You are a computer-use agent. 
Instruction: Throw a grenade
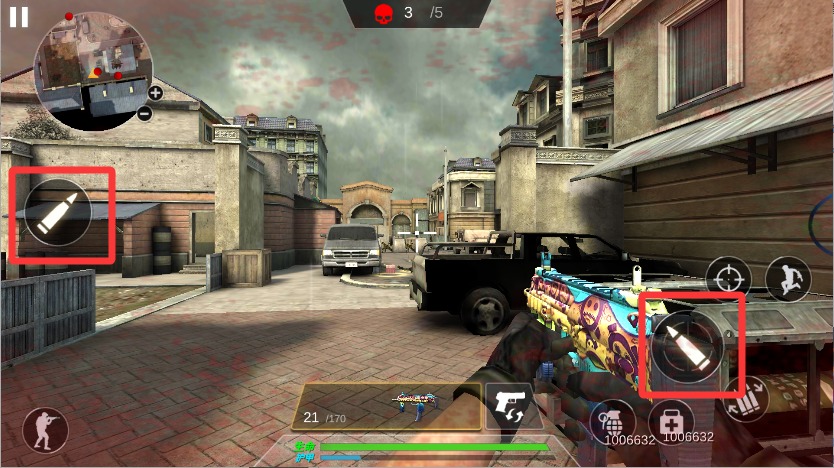[613, 419]
